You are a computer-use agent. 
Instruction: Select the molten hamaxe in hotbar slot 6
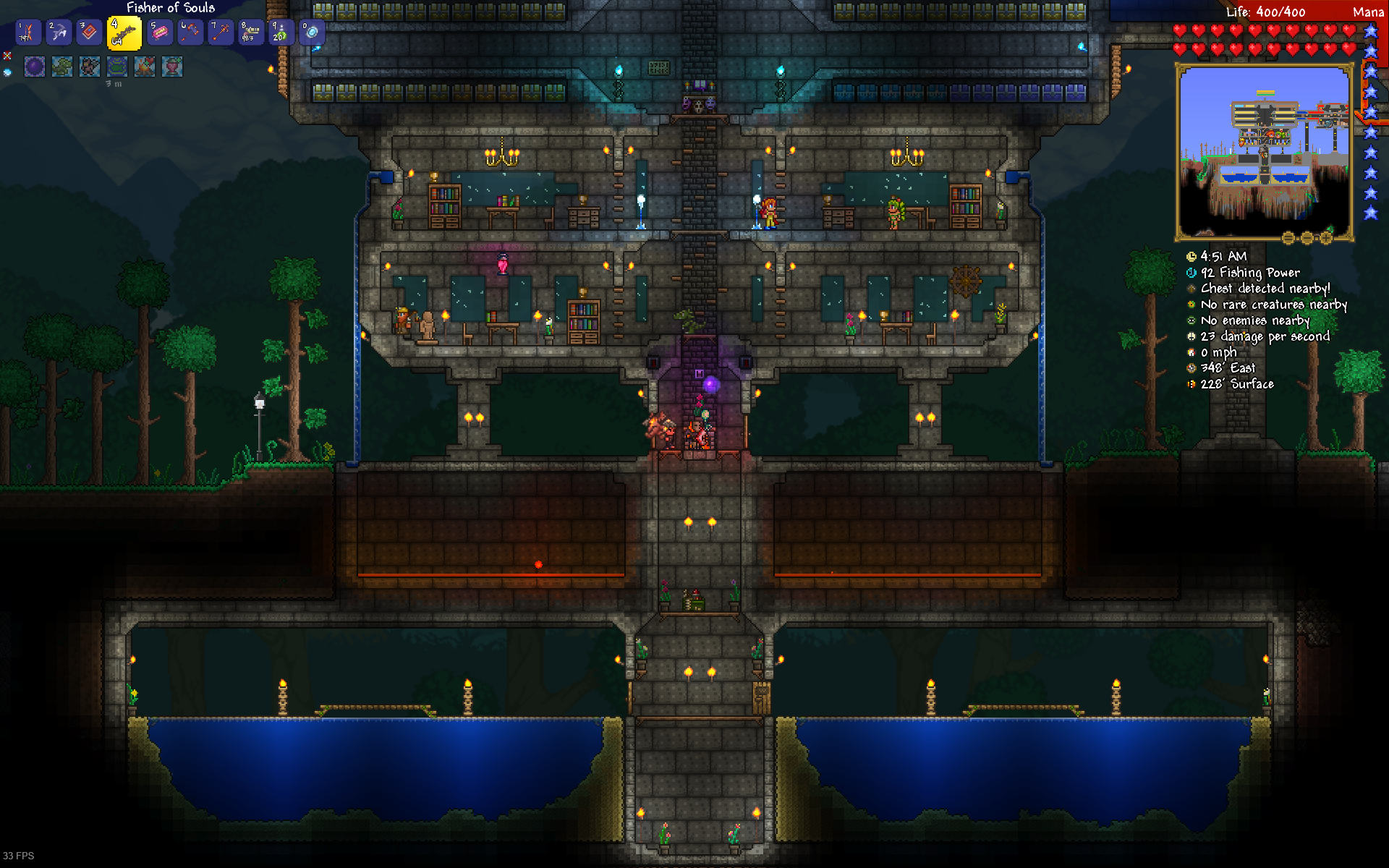click(191, 32)
